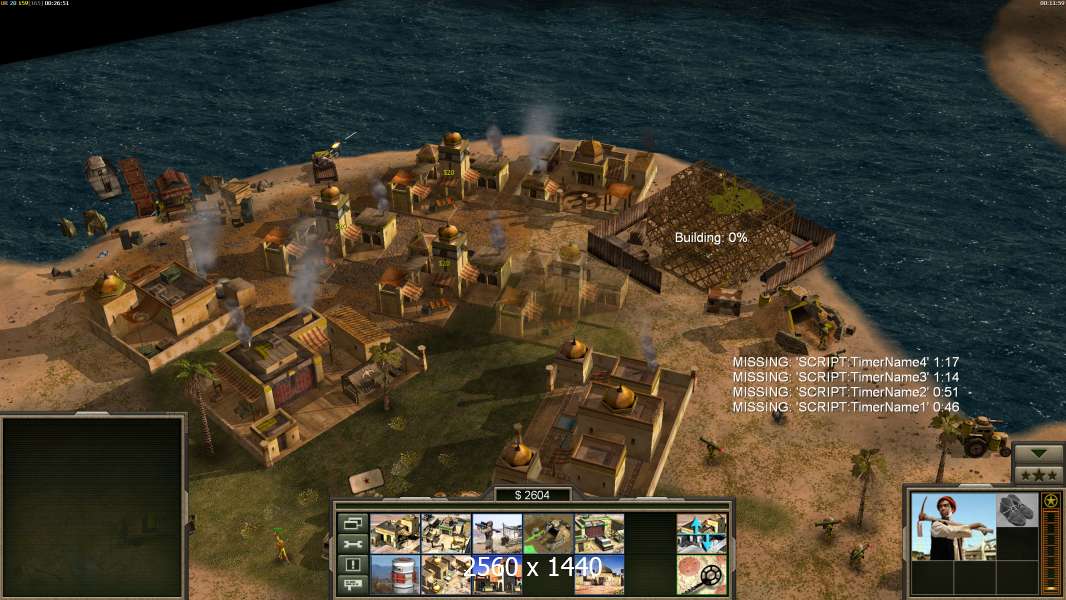This screenshot has width=1066, height=600.
Task: Click the overlapping windows button
Action: (x=351, y=523)
